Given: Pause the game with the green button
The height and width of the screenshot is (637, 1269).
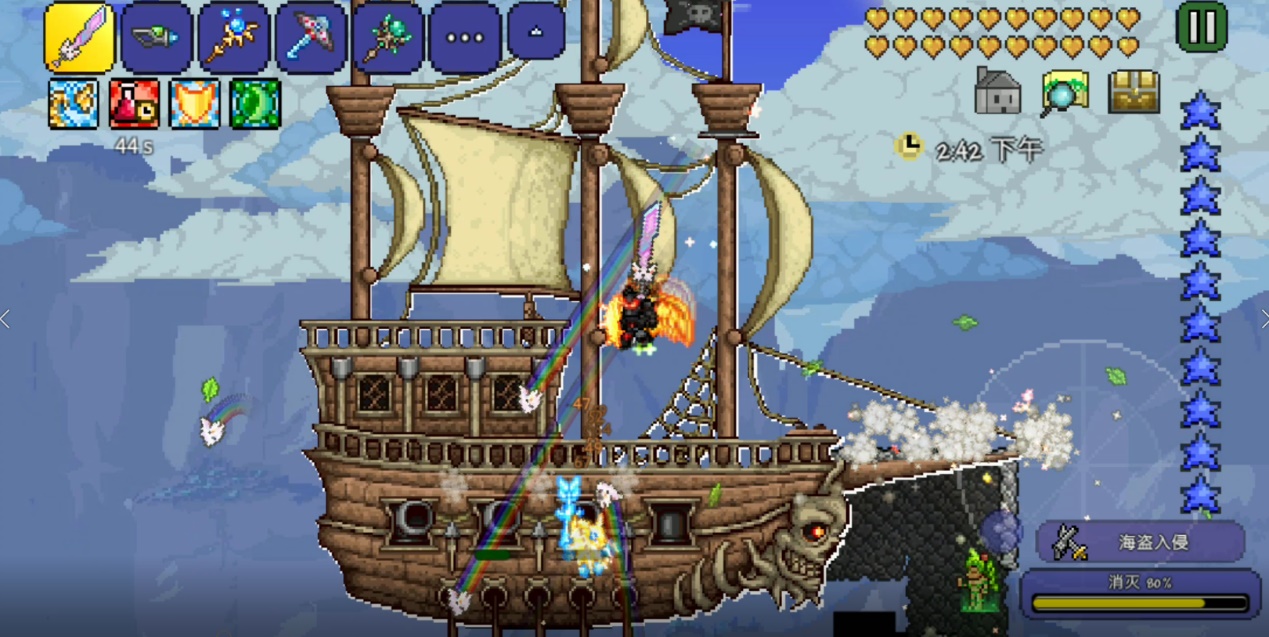Looking at the screenshot, I should pyautogui.click(x=1201, y=27).
